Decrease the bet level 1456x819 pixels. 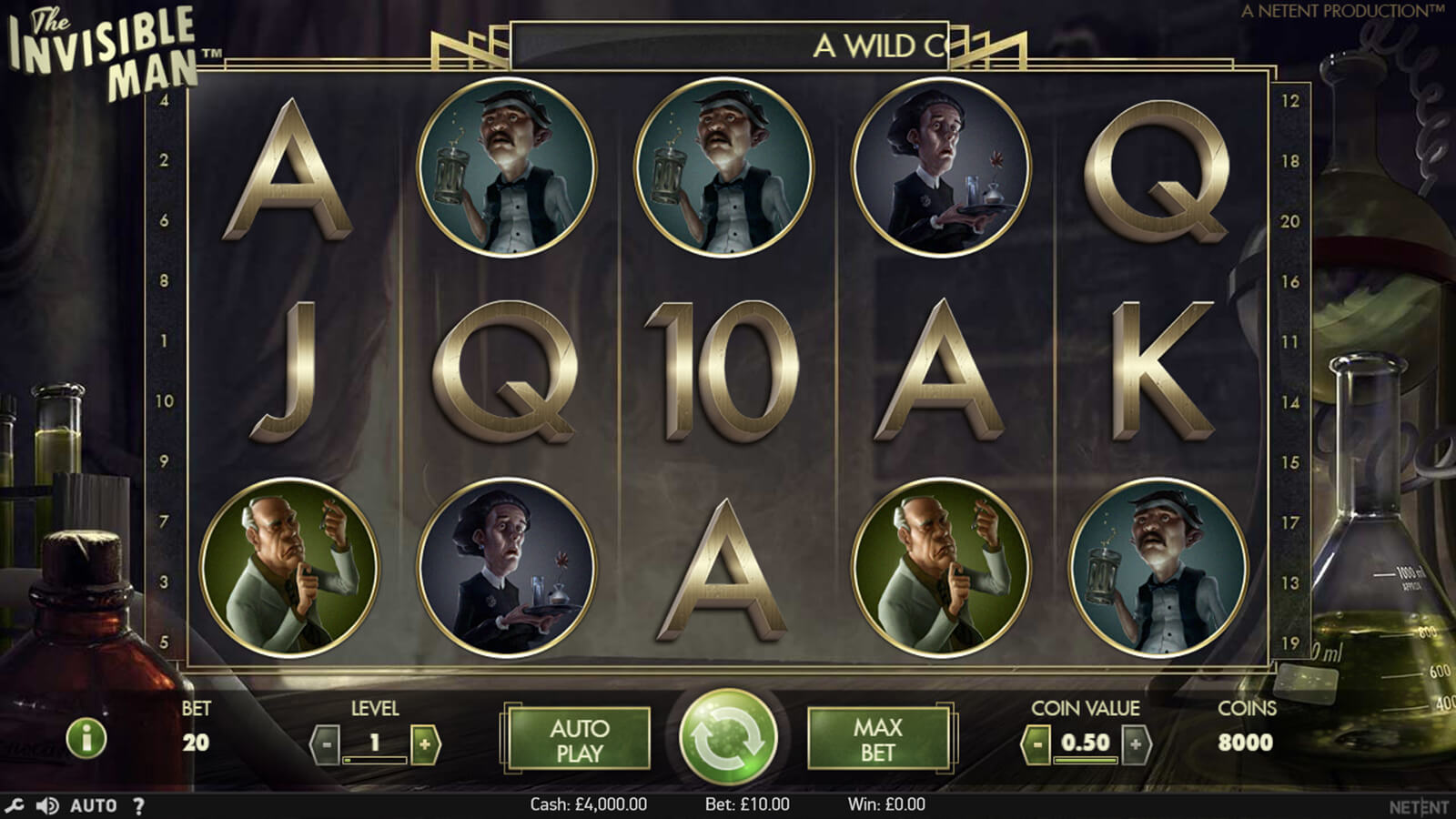[325, 744]
